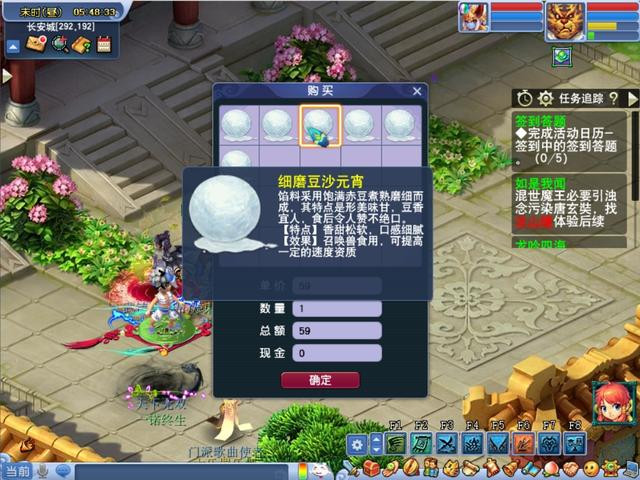Open the 签到答题 quest entry

(x=541, y=119)
